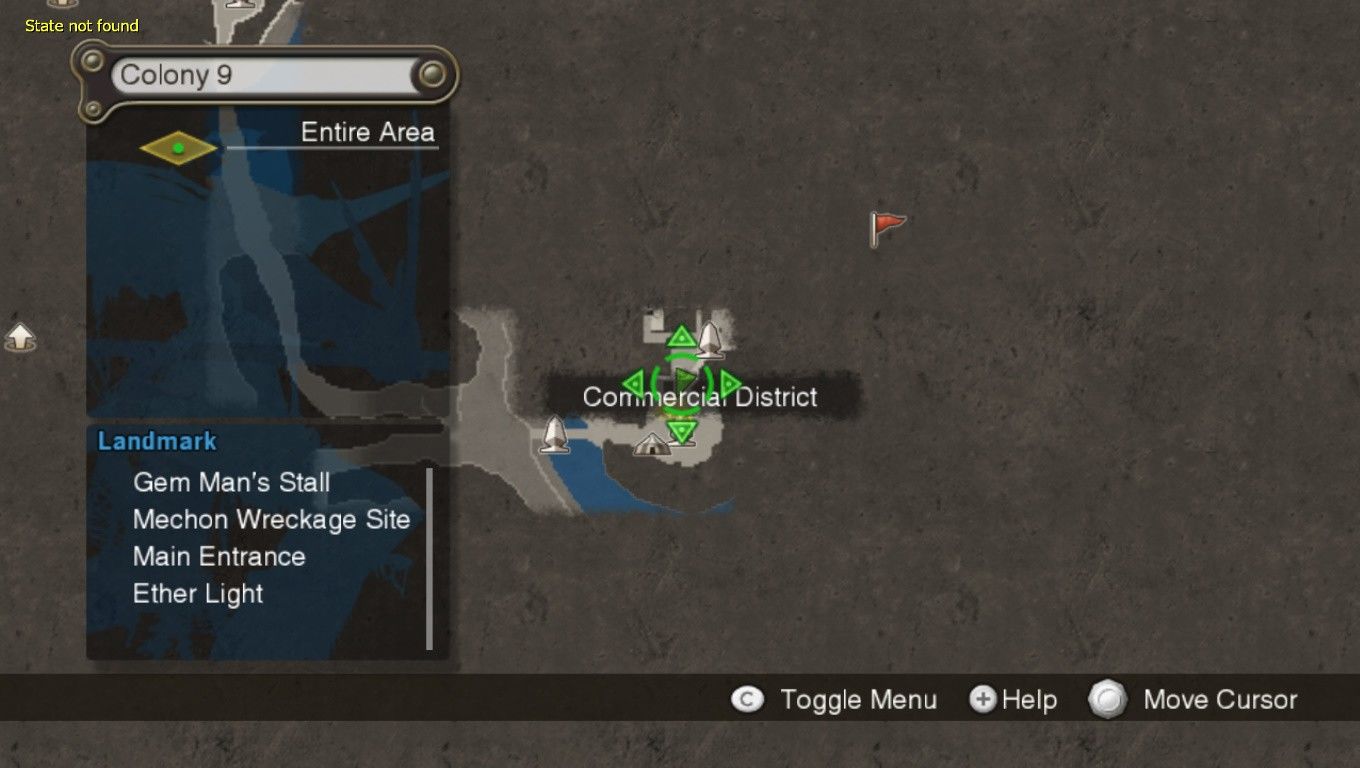Select the Ether Light landmark

pyautogui.click(x=198, y=593)
